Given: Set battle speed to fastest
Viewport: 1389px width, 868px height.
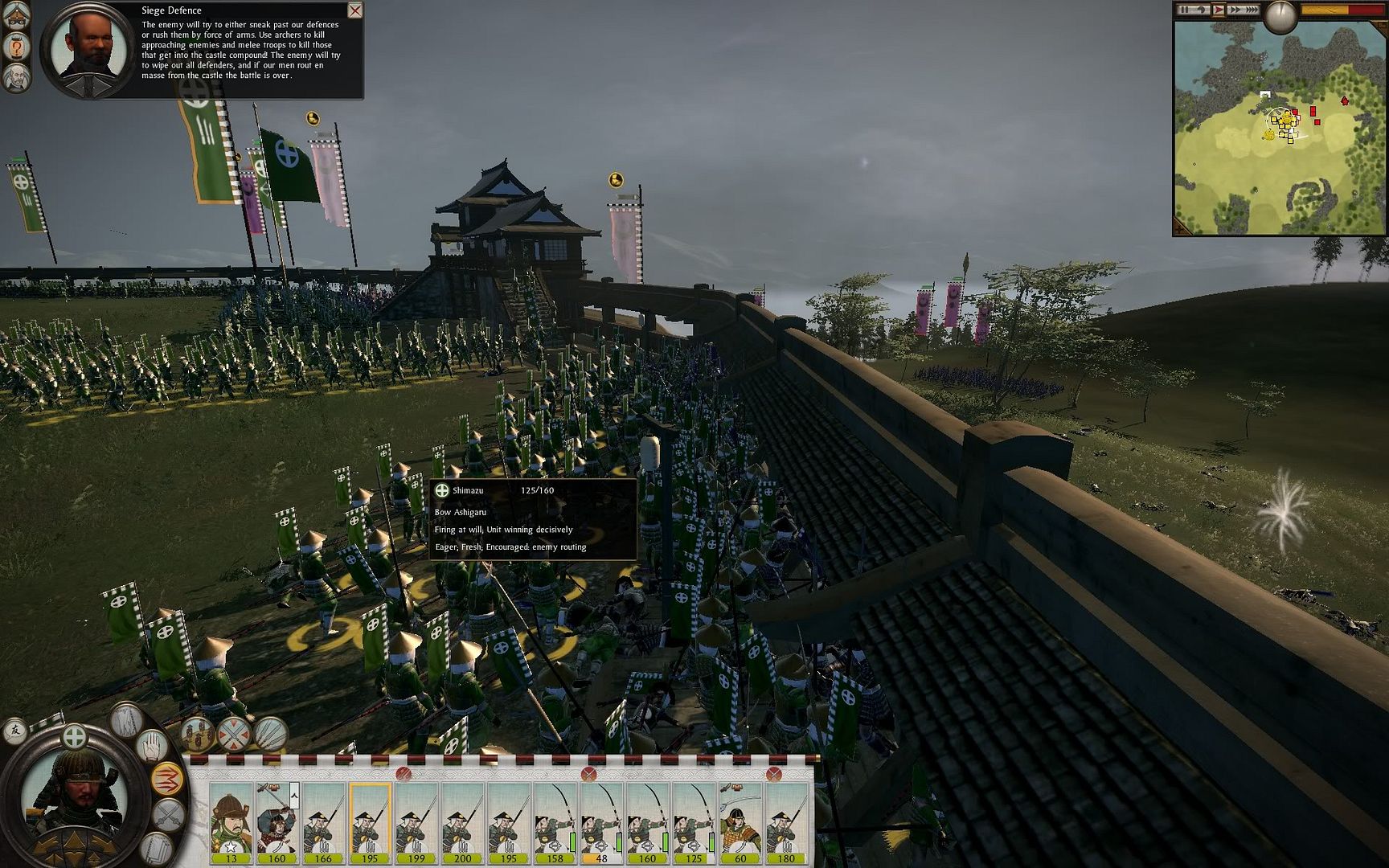Looking at the screenshot, I should (1251, 10).
